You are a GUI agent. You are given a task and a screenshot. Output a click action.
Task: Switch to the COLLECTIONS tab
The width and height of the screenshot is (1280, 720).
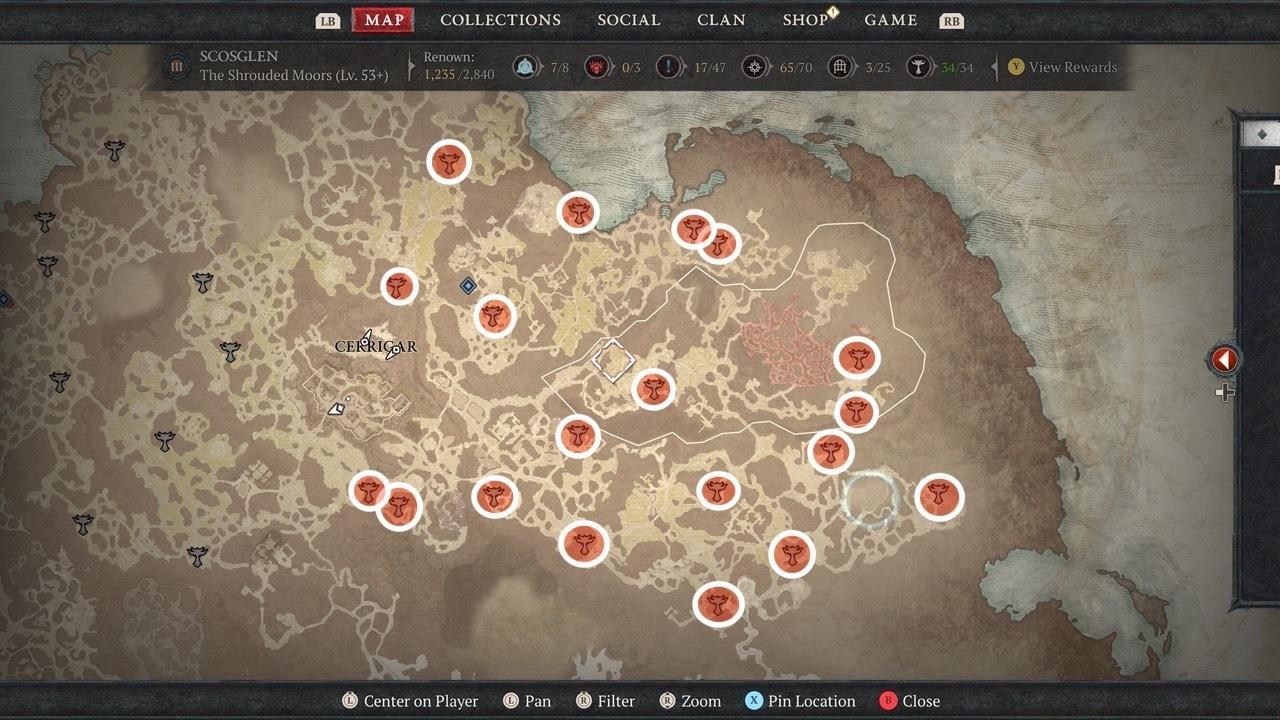click(500, 19)
